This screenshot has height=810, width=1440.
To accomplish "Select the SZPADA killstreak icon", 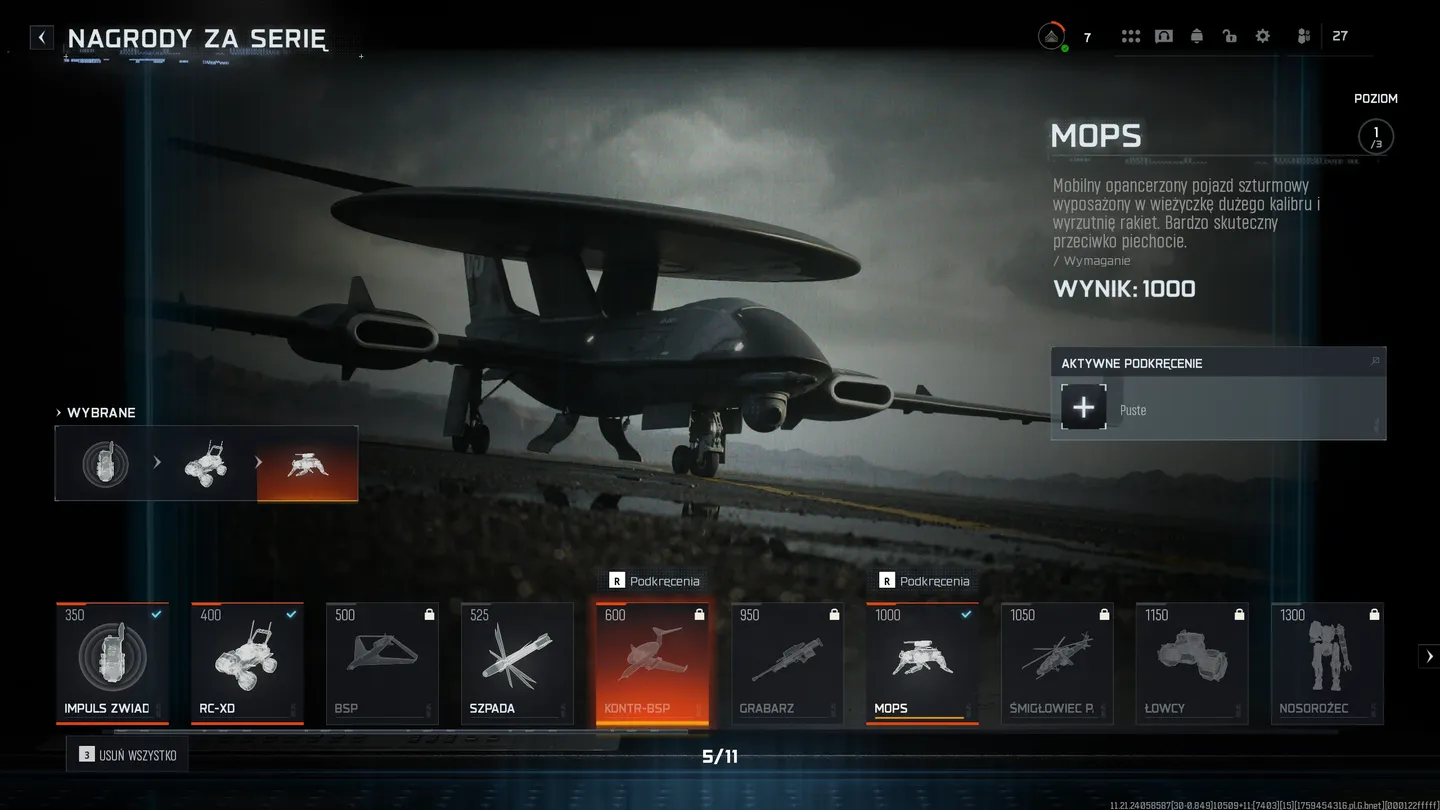I will coord(517,660).
